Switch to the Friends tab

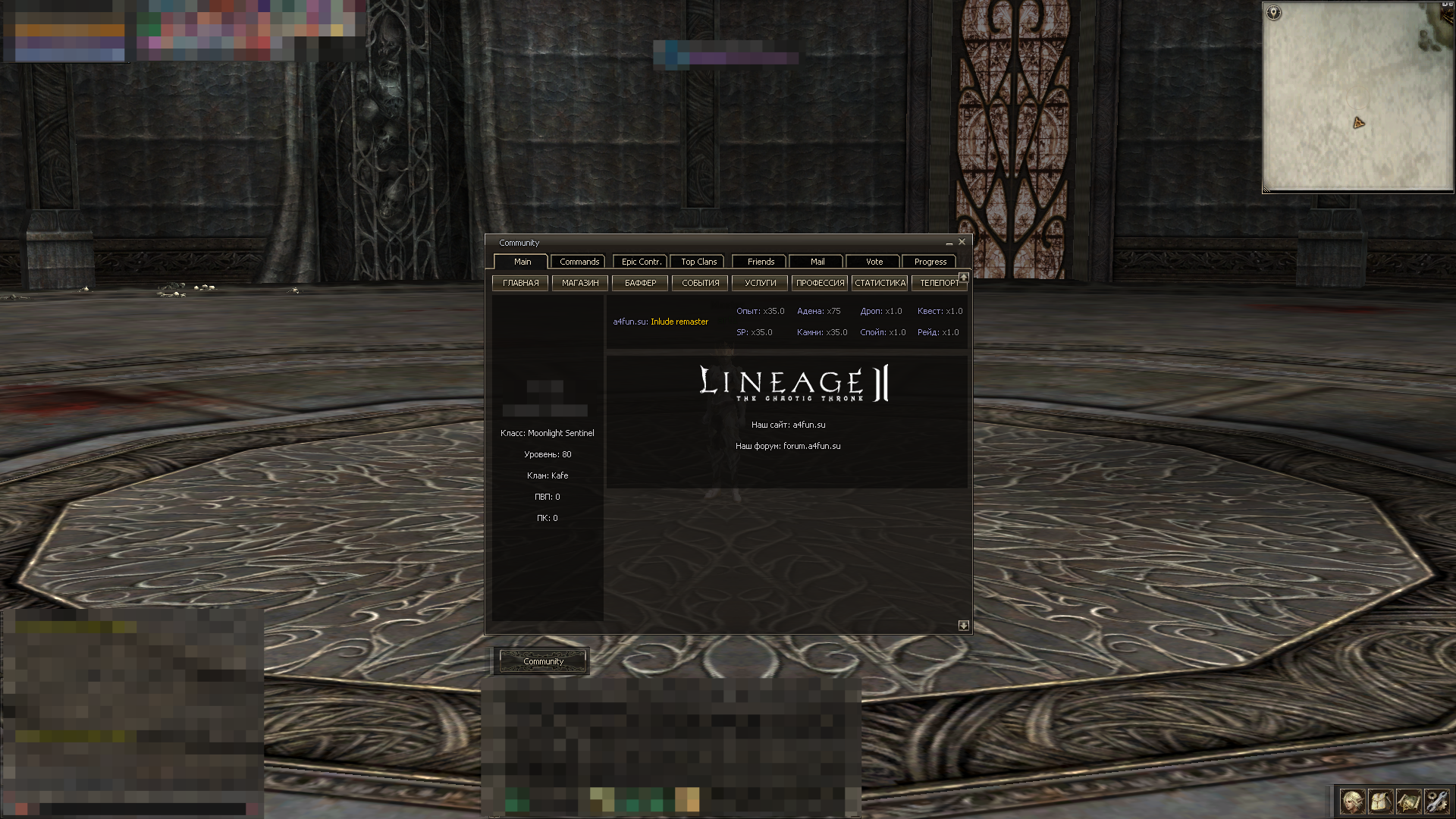[x=761, y=262]
